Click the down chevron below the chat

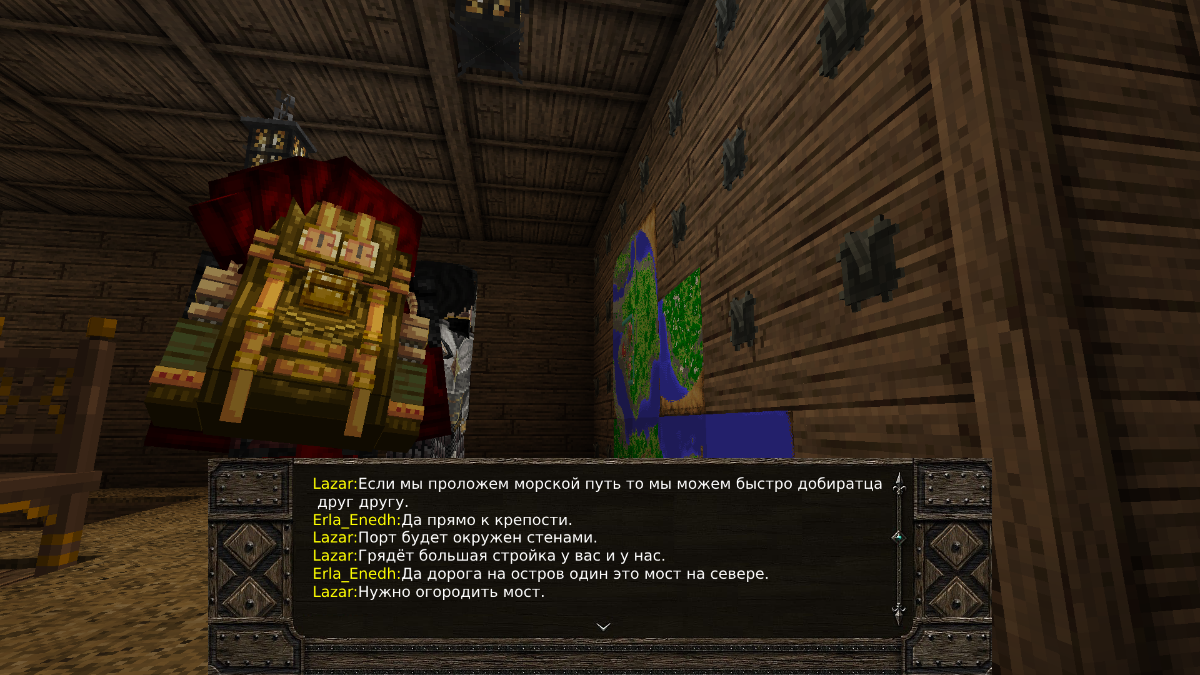(603, 626)
